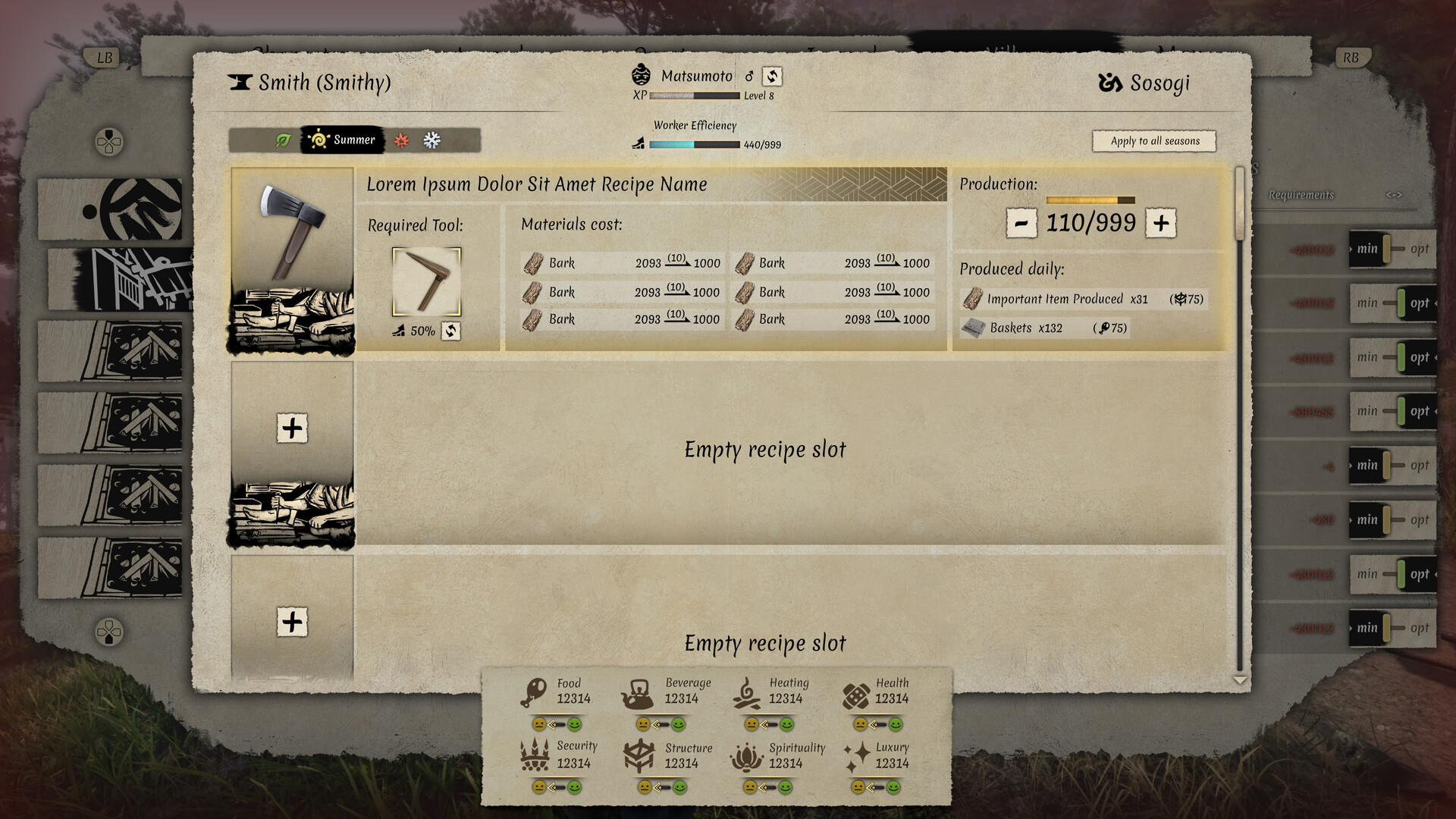This screenshot has width=1456, height=819.
Task: Switch to the Autumn red leaf tab
Action: point(401,140)
